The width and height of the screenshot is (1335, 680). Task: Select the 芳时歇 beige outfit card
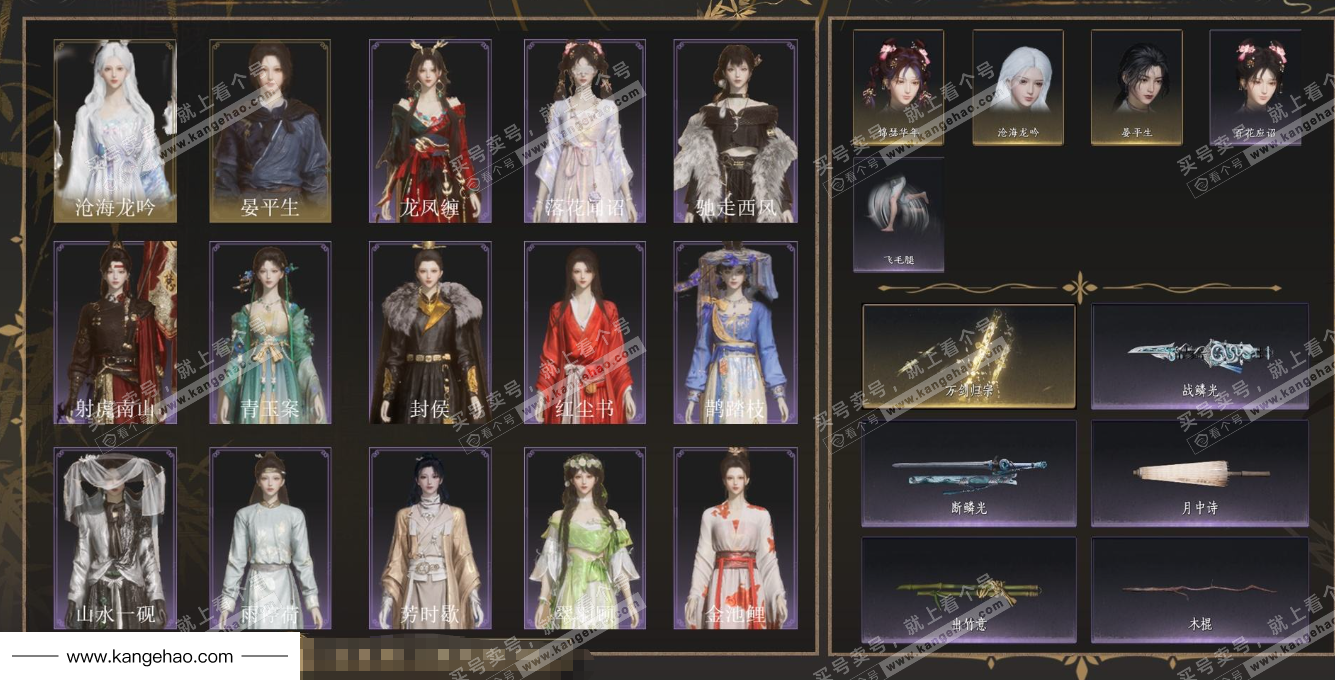click(430, 538)
